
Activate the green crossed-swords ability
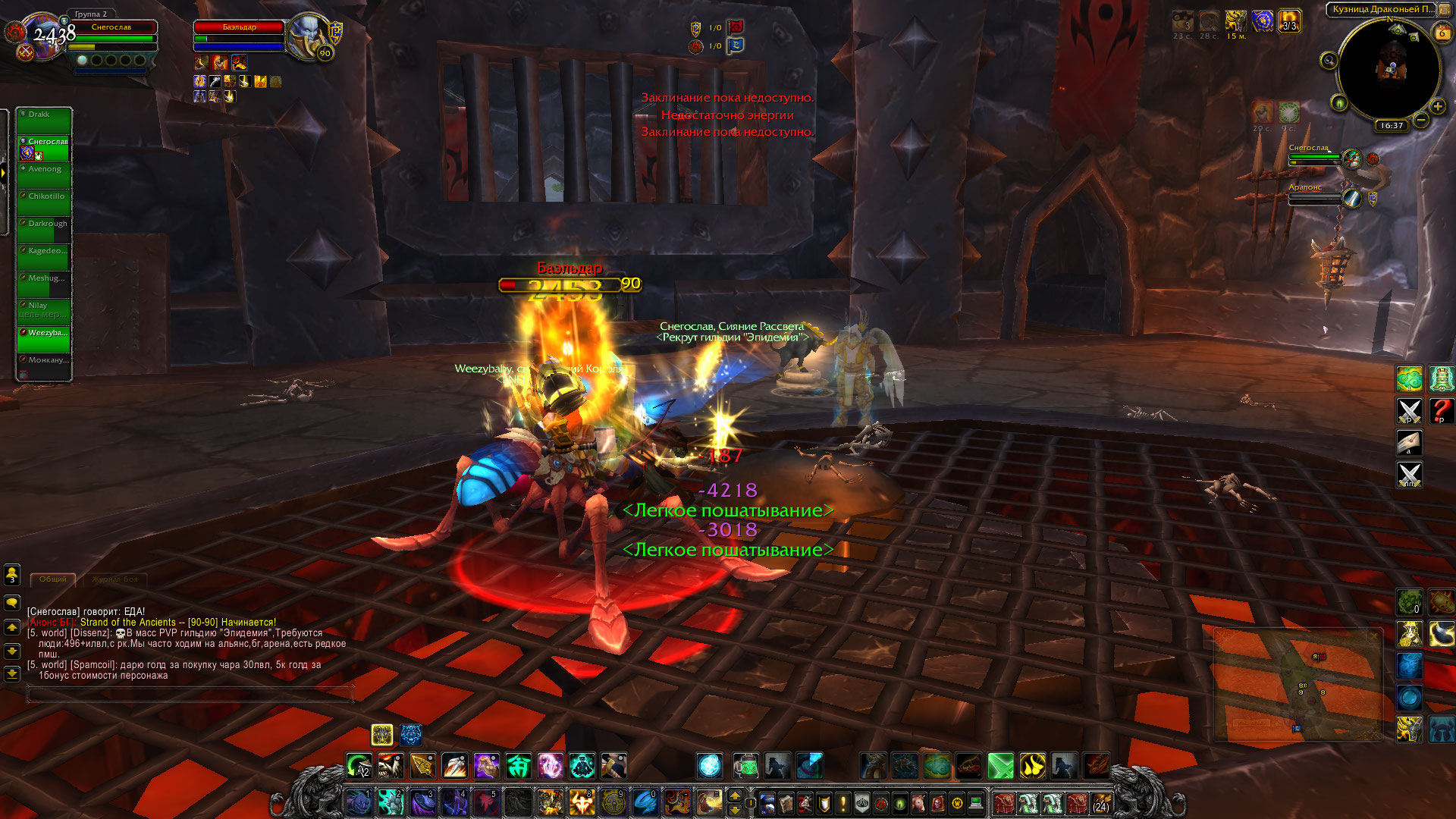coord(1000,766)
